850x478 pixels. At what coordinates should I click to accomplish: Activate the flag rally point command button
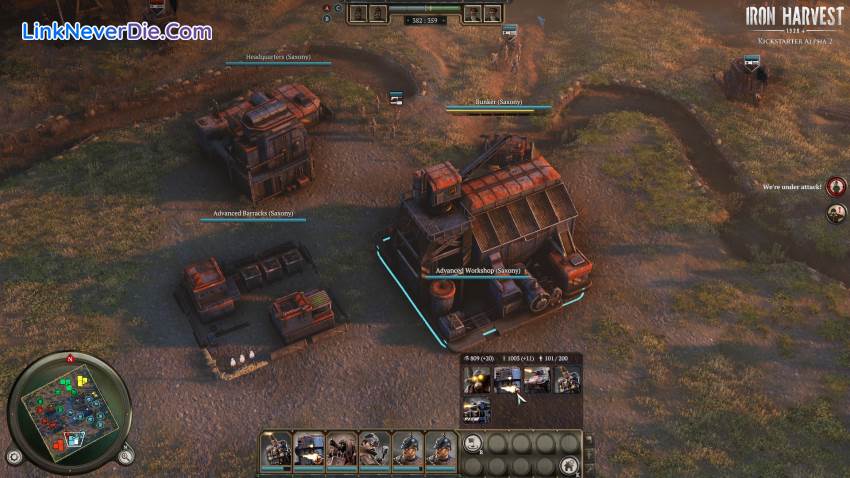tap(474, 444)
